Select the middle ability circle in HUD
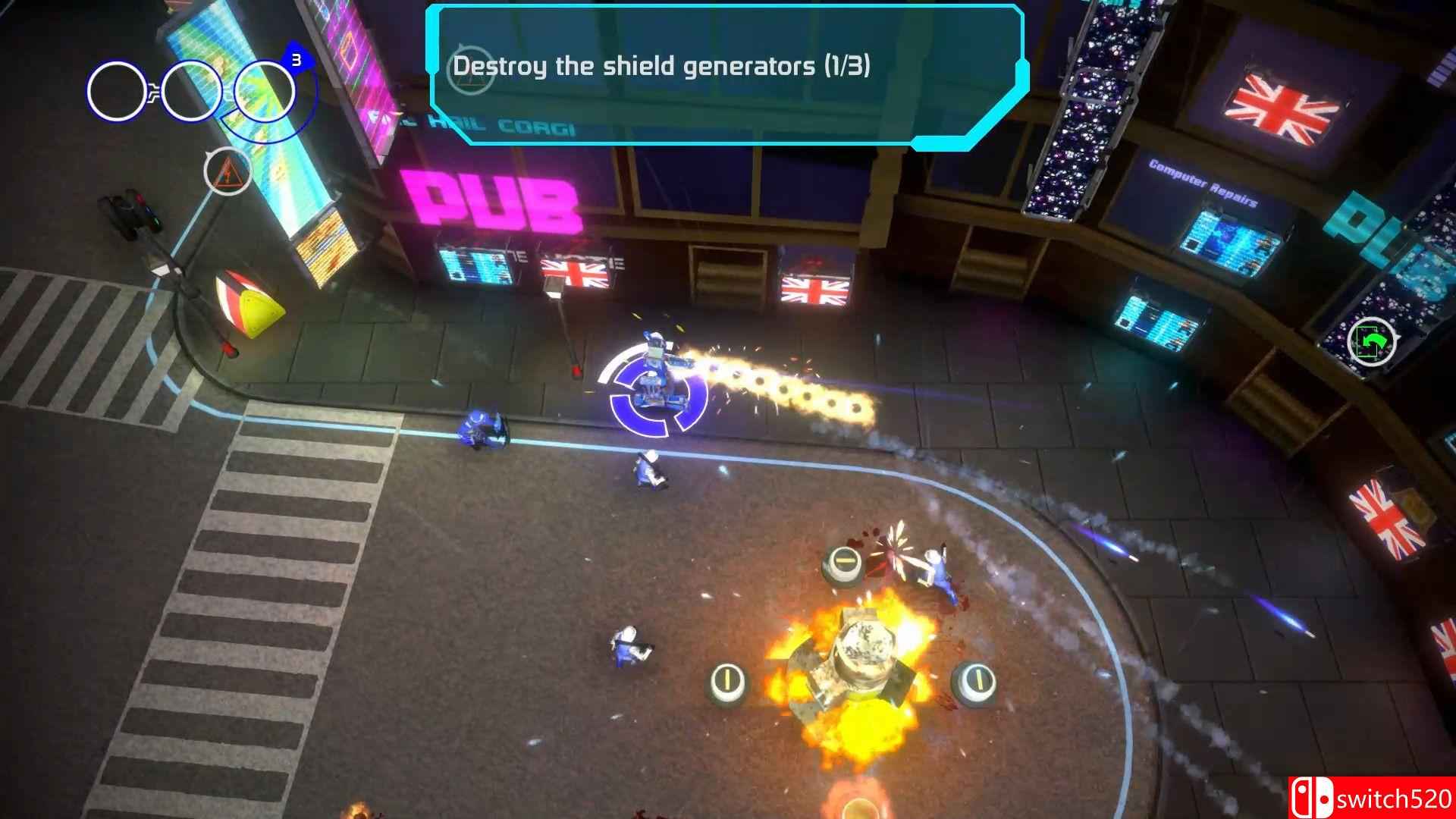This screenshot has height=819, width=1456. (190, 90)
